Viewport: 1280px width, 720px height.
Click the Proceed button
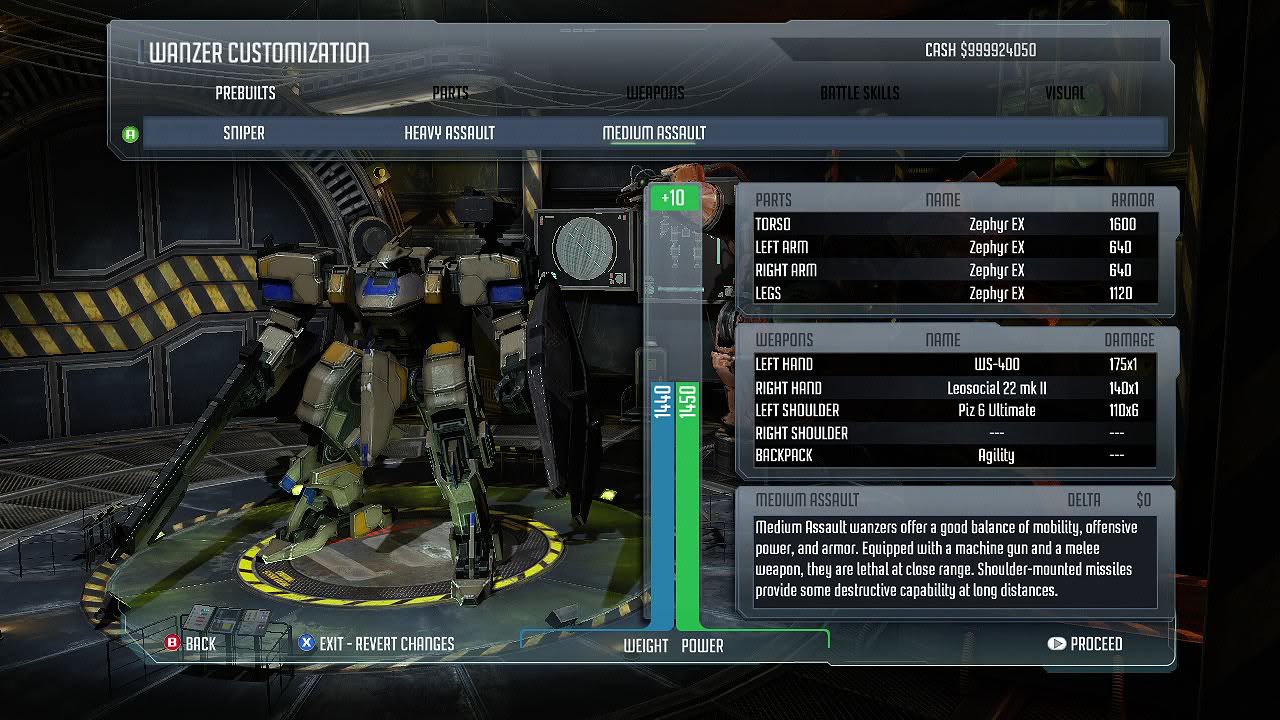pyautogui.click(x=1085, y=644)
